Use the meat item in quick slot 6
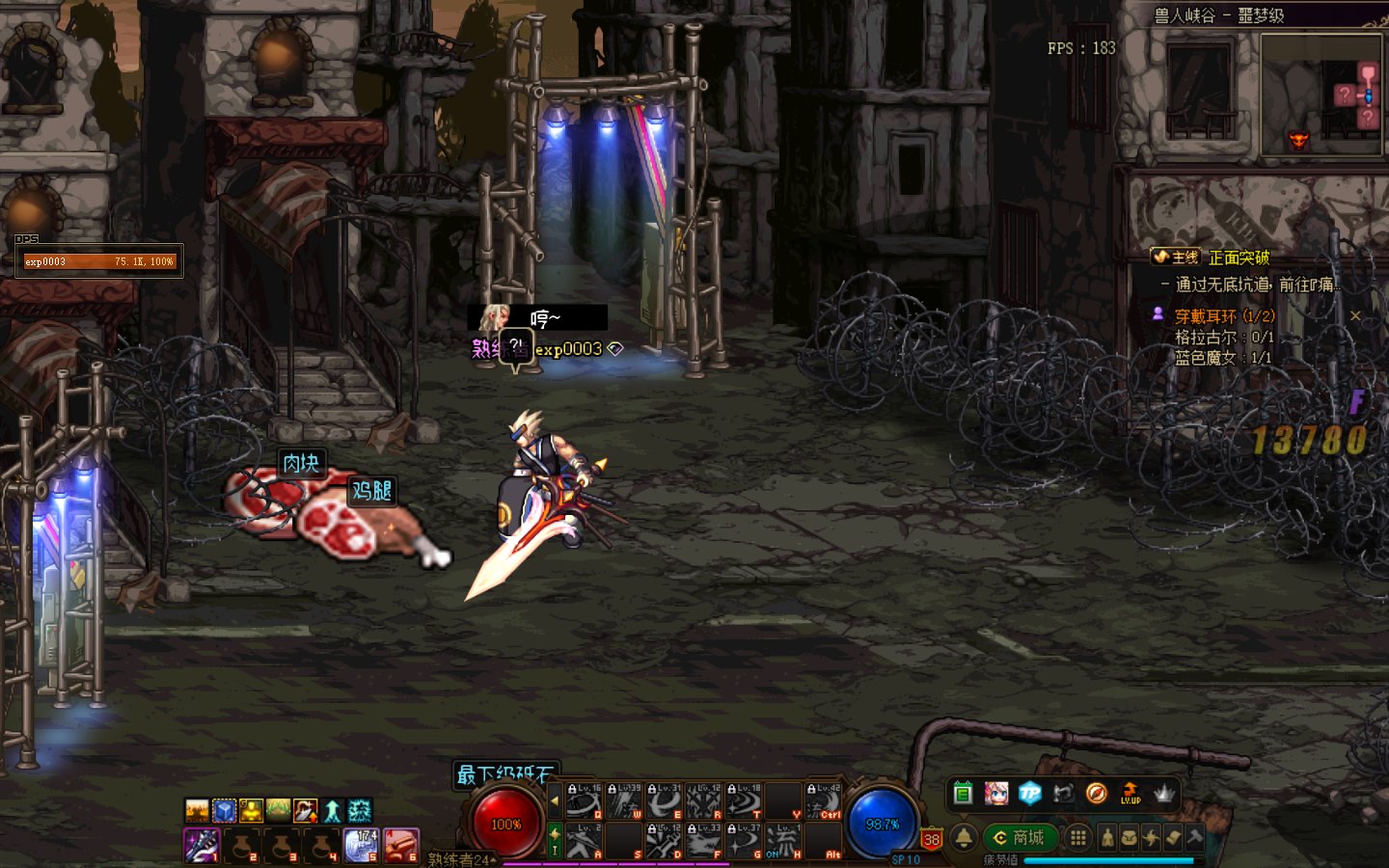The image size is (1389, 868). click(x=401, y=846)
